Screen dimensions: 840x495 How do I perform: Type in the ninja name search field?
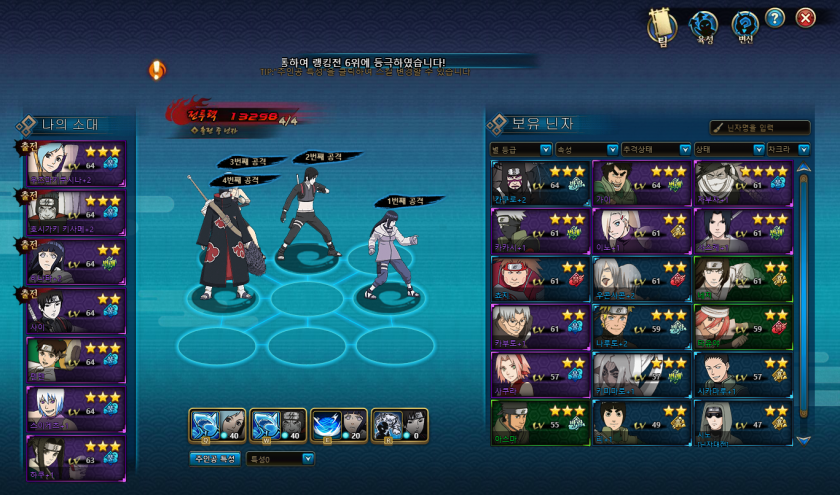point(765,128)
